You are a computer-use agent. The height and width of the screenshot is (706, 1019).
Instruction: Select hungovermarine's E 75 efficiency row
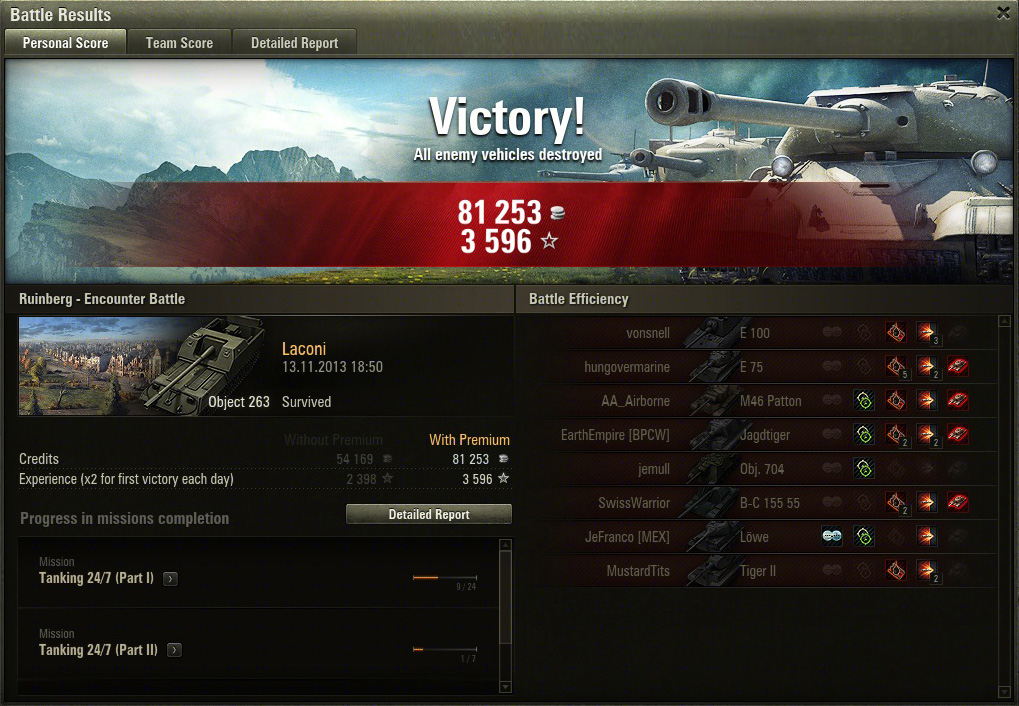click(760, 367)
